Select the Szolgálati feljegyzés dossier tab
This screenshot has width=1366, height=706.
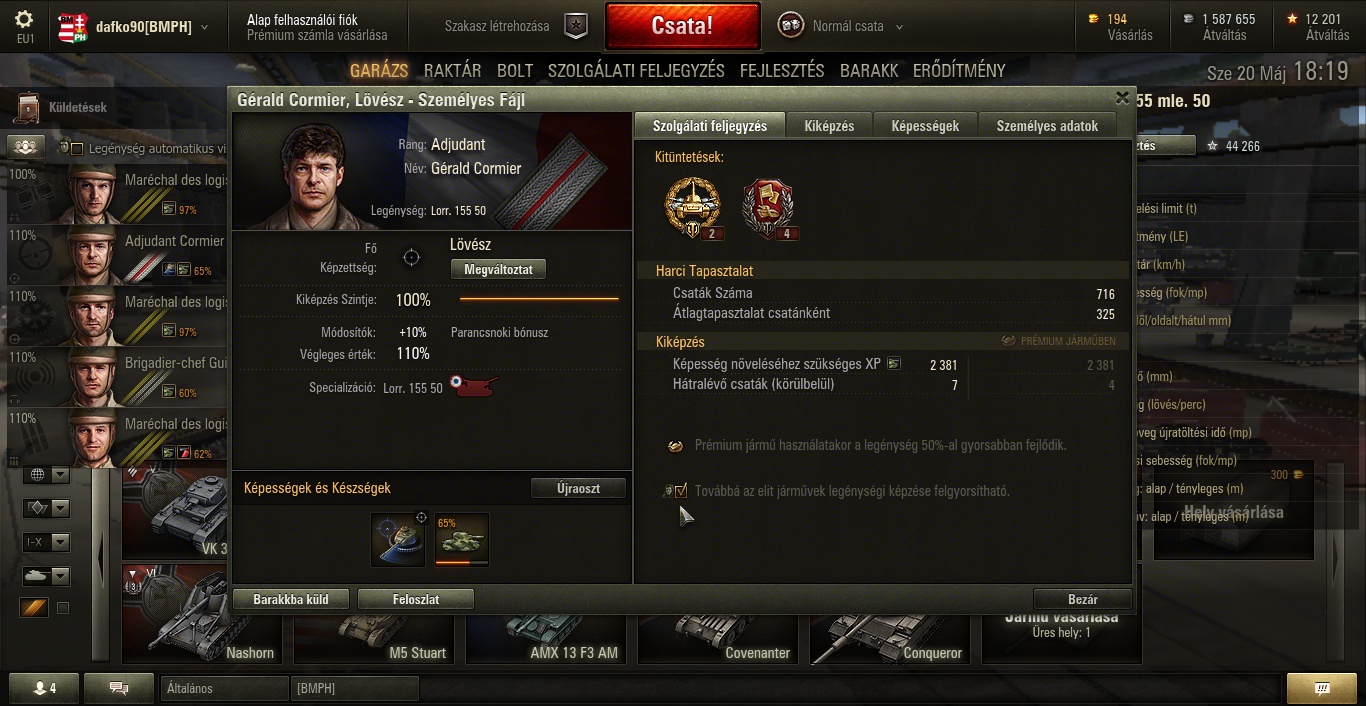710,126
